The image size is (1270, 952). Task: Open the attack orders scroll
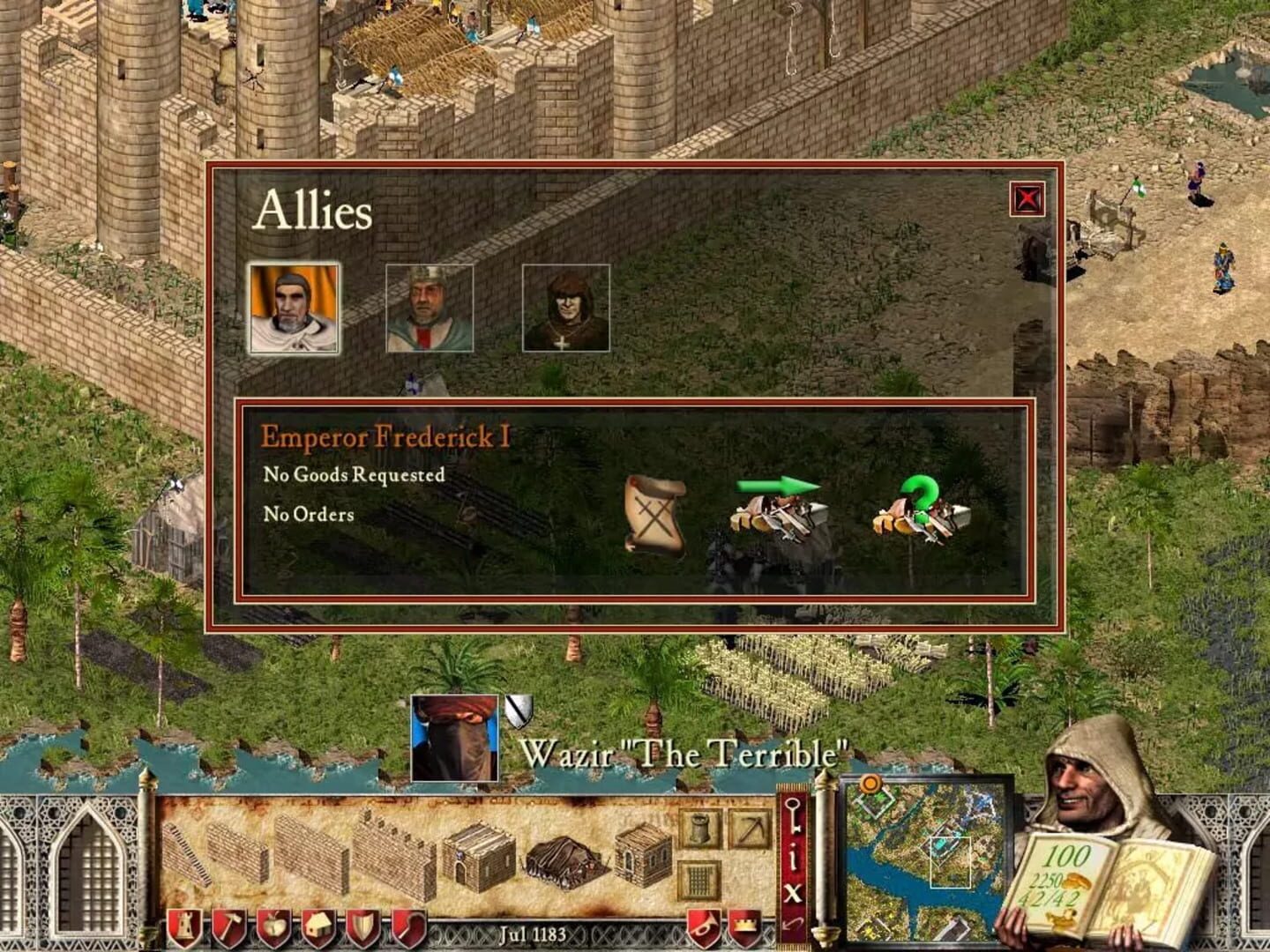(x=656, y=516)
